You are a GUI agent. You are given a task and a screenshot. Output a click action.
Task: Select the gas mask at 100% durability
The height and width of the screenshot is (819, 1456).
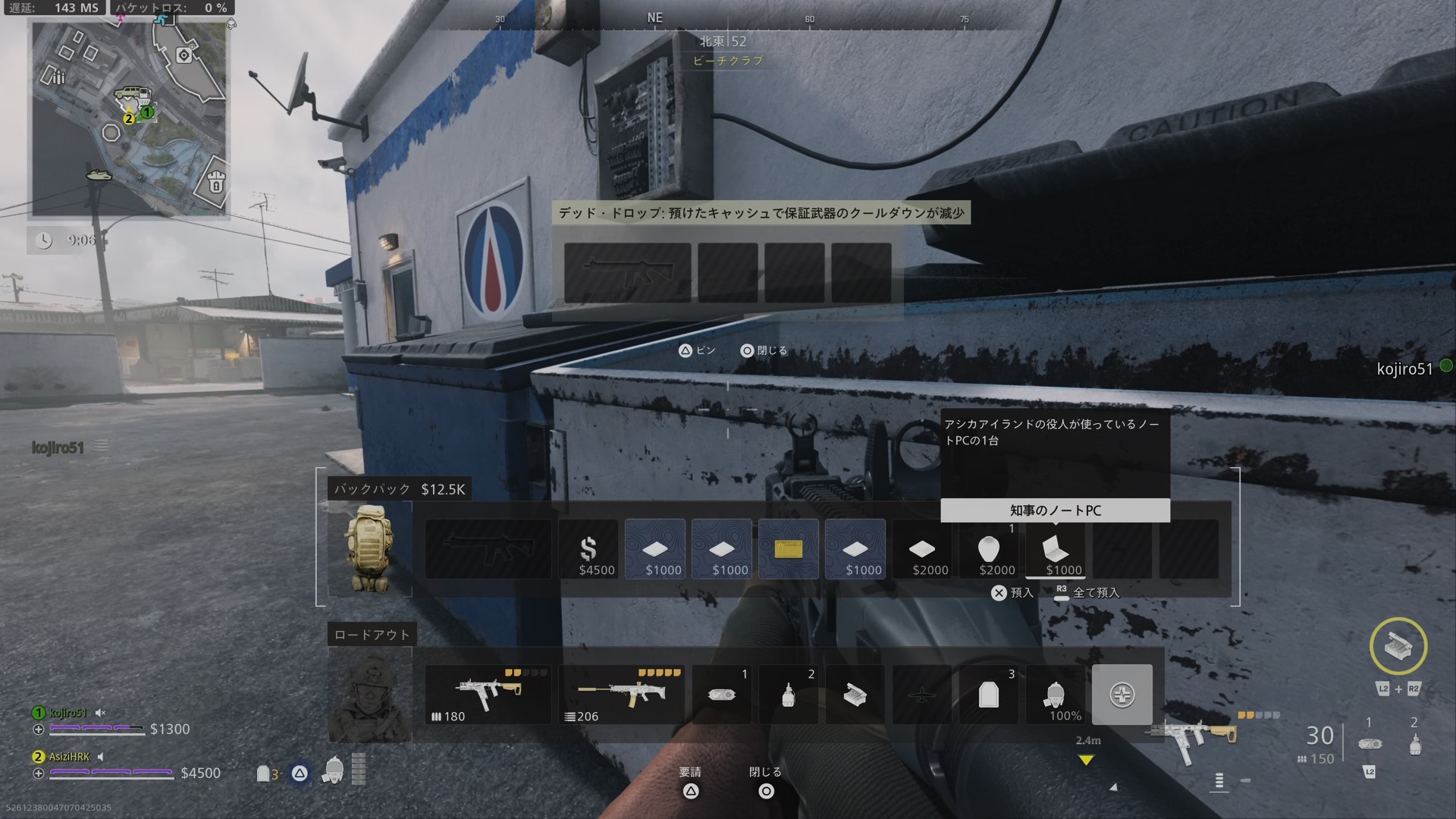1056,694
